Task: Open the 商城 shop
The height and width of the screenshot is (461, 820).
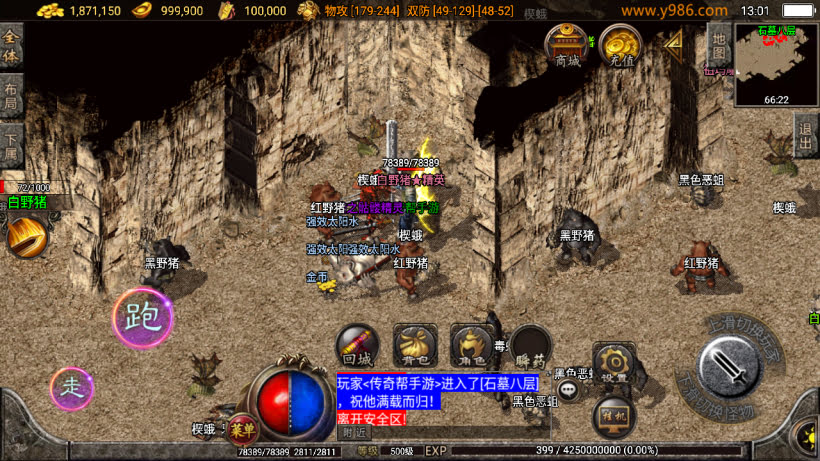Action: [x=567, y=44]
